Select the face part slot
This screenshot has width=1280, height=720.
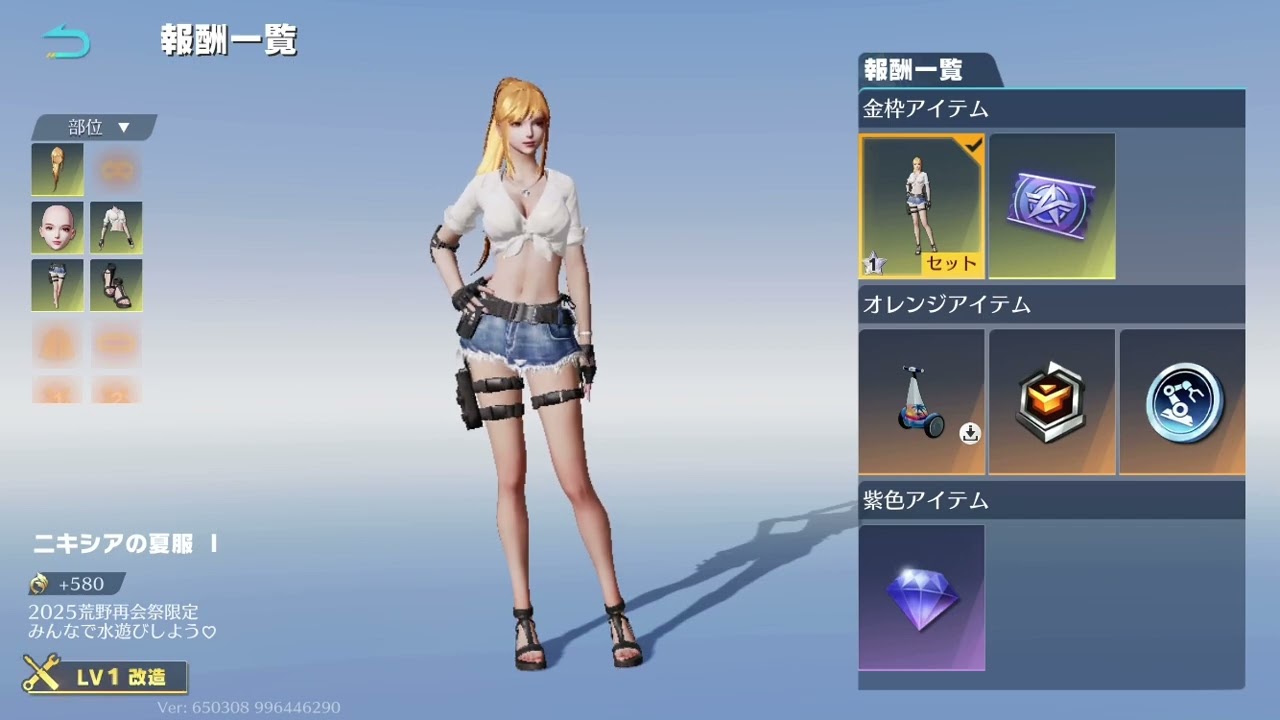[57, 227]
